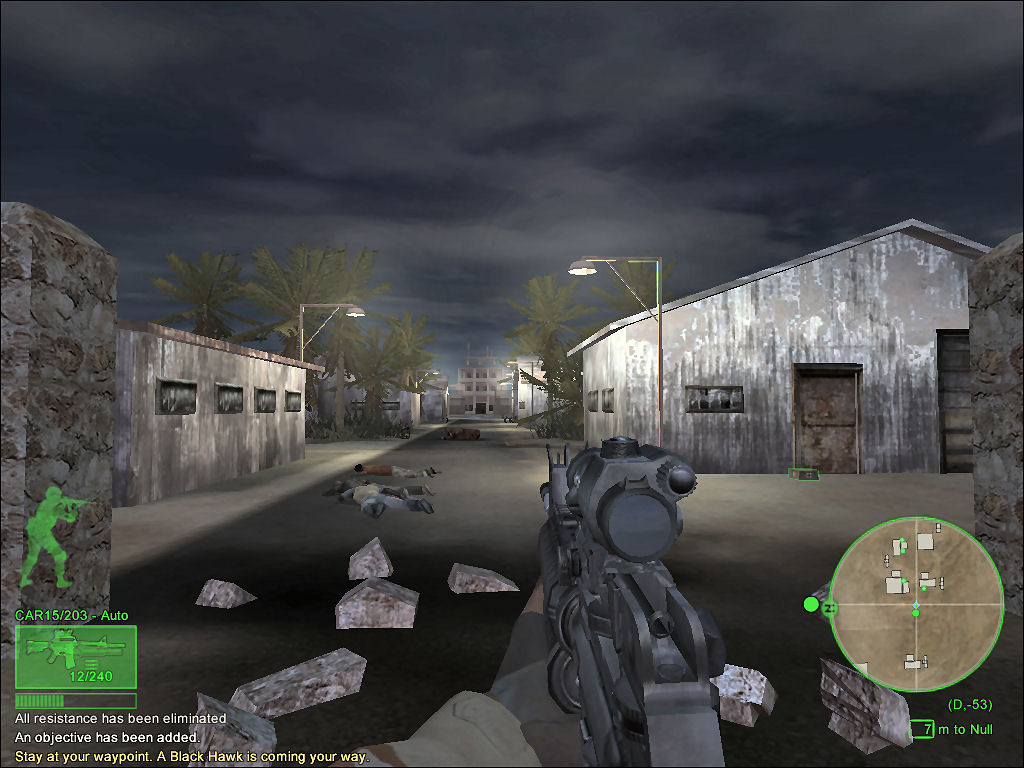Click the green soldier stance indicator
1024x768 pixels.
(x=56, y=541)
